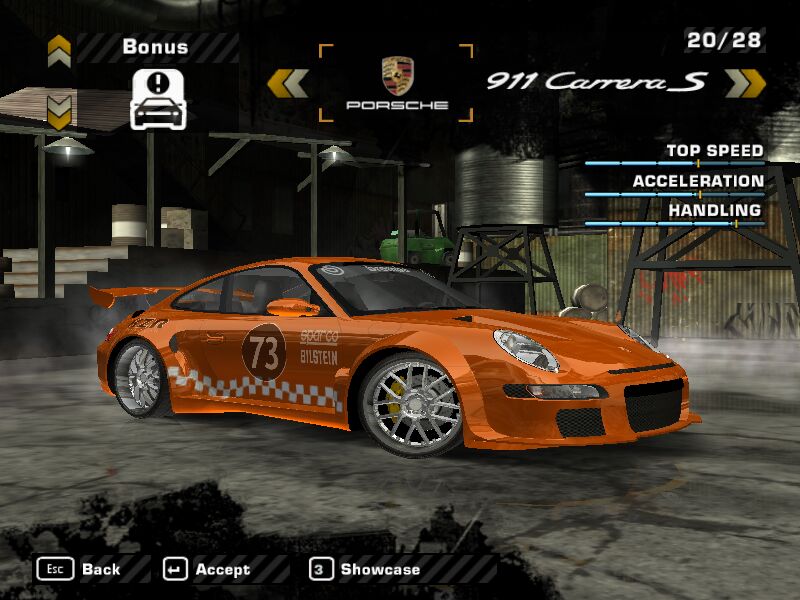Viewport: 800px width, 600px height.
Task: Click the Porsche manufacturer logo
Action: point(397,83)
